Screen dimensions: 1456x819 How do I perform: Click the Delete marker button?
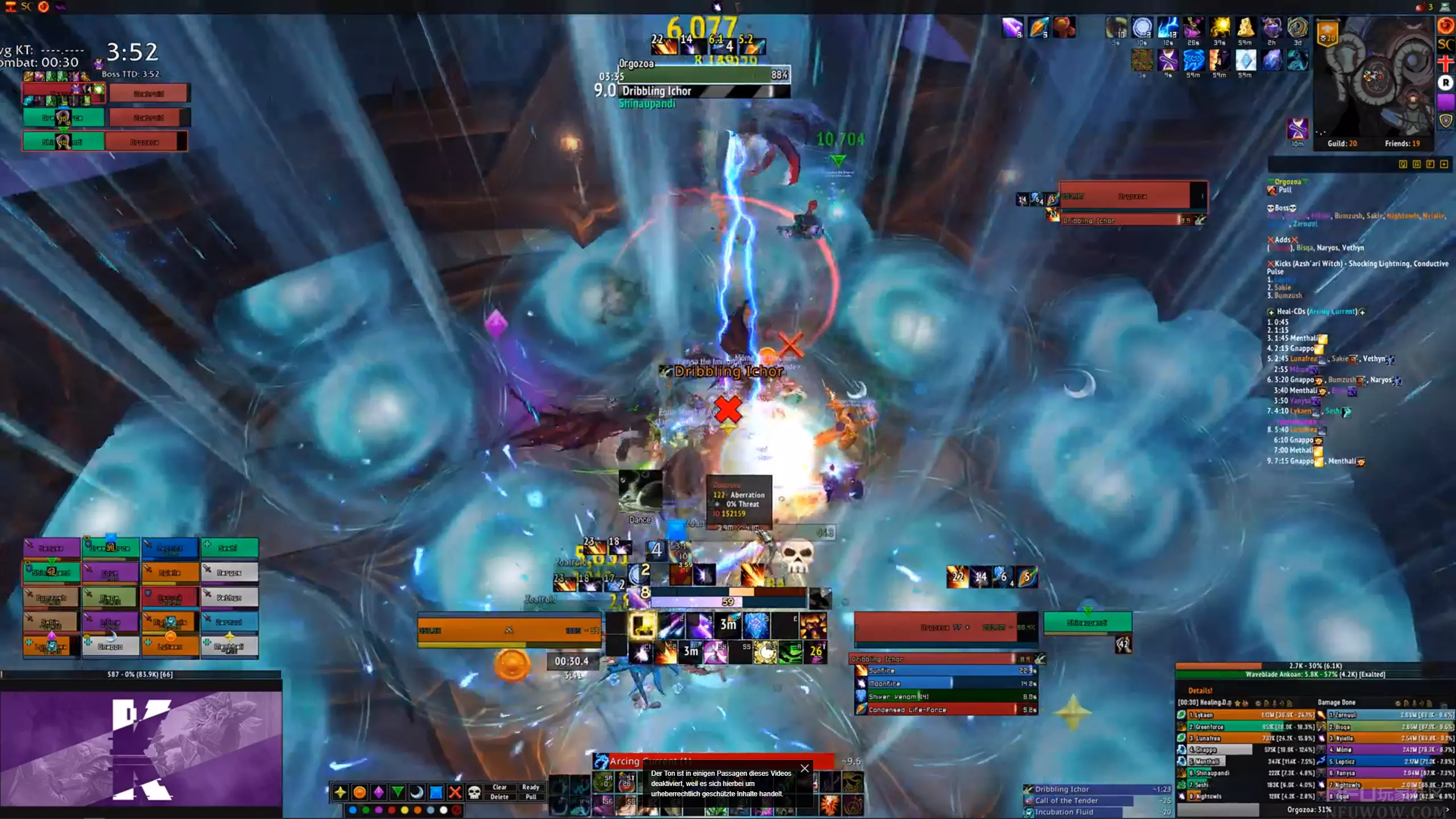pos(499,797)
